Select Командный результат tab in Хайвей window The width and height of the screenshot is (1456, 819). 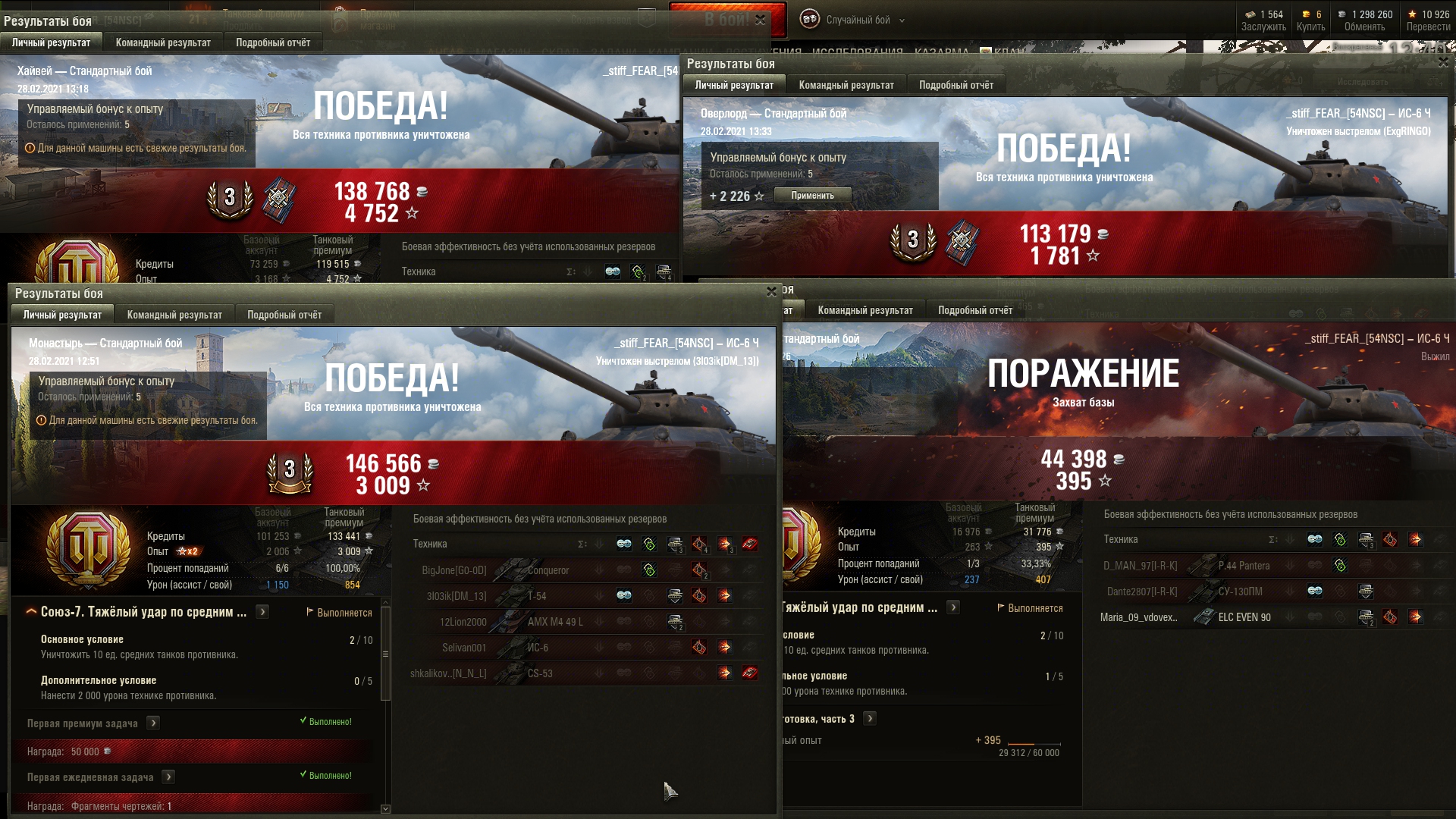163,42
